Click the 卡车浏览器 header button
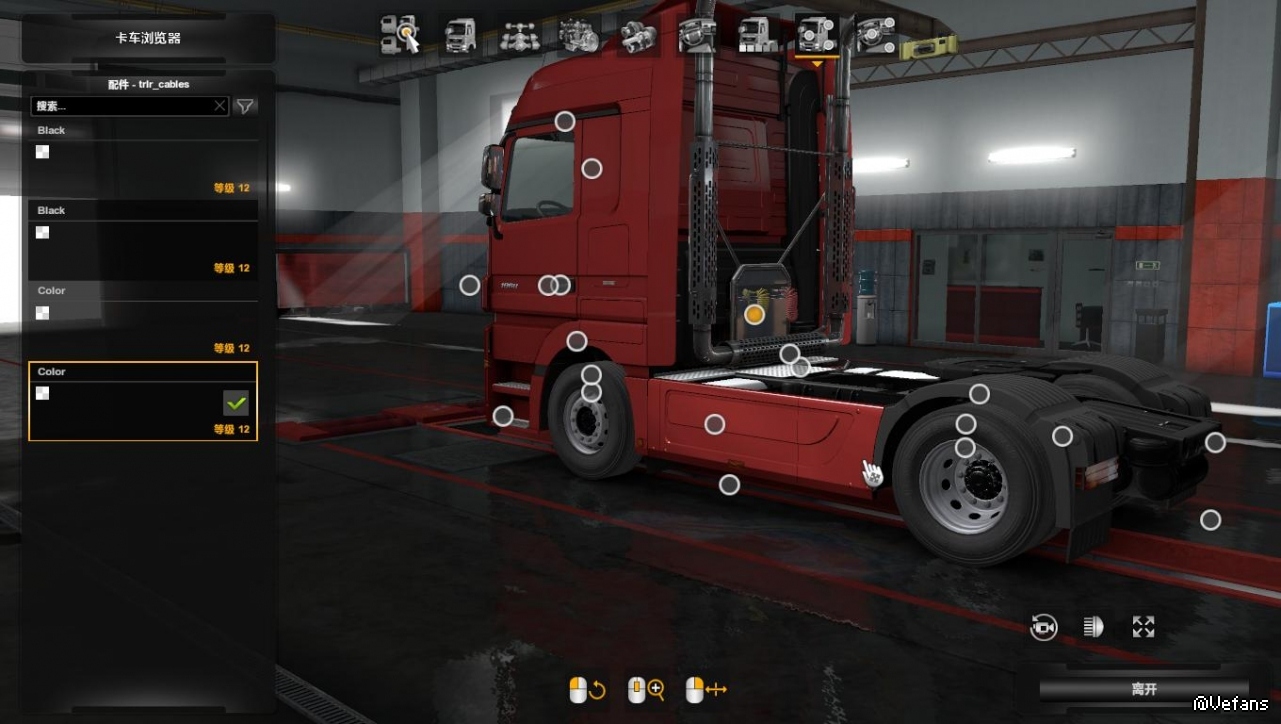Screen dimensions: 1281x724 click(x=148, y=39)
